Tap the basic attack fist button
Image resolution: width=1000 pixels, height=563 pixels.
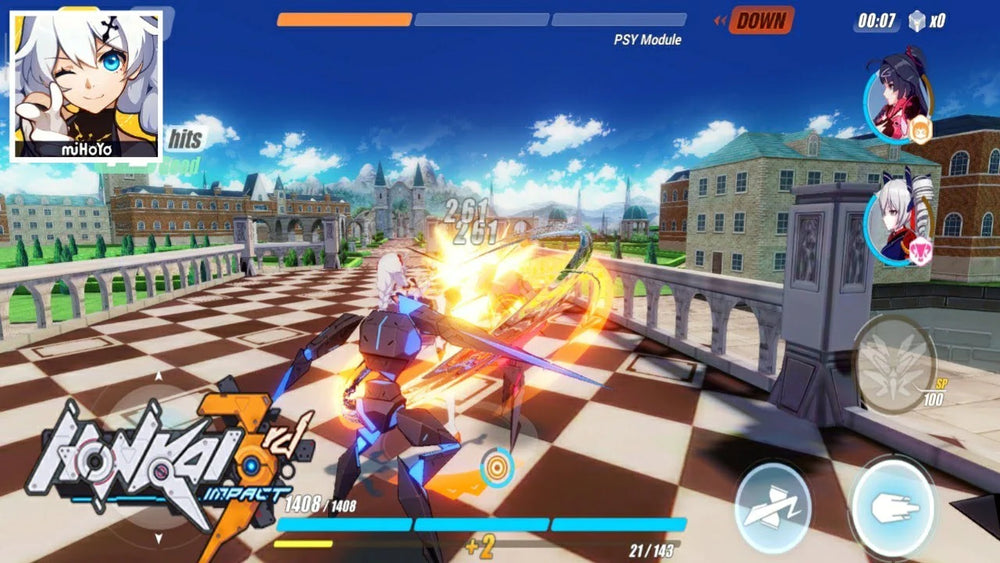click(891, 507)
